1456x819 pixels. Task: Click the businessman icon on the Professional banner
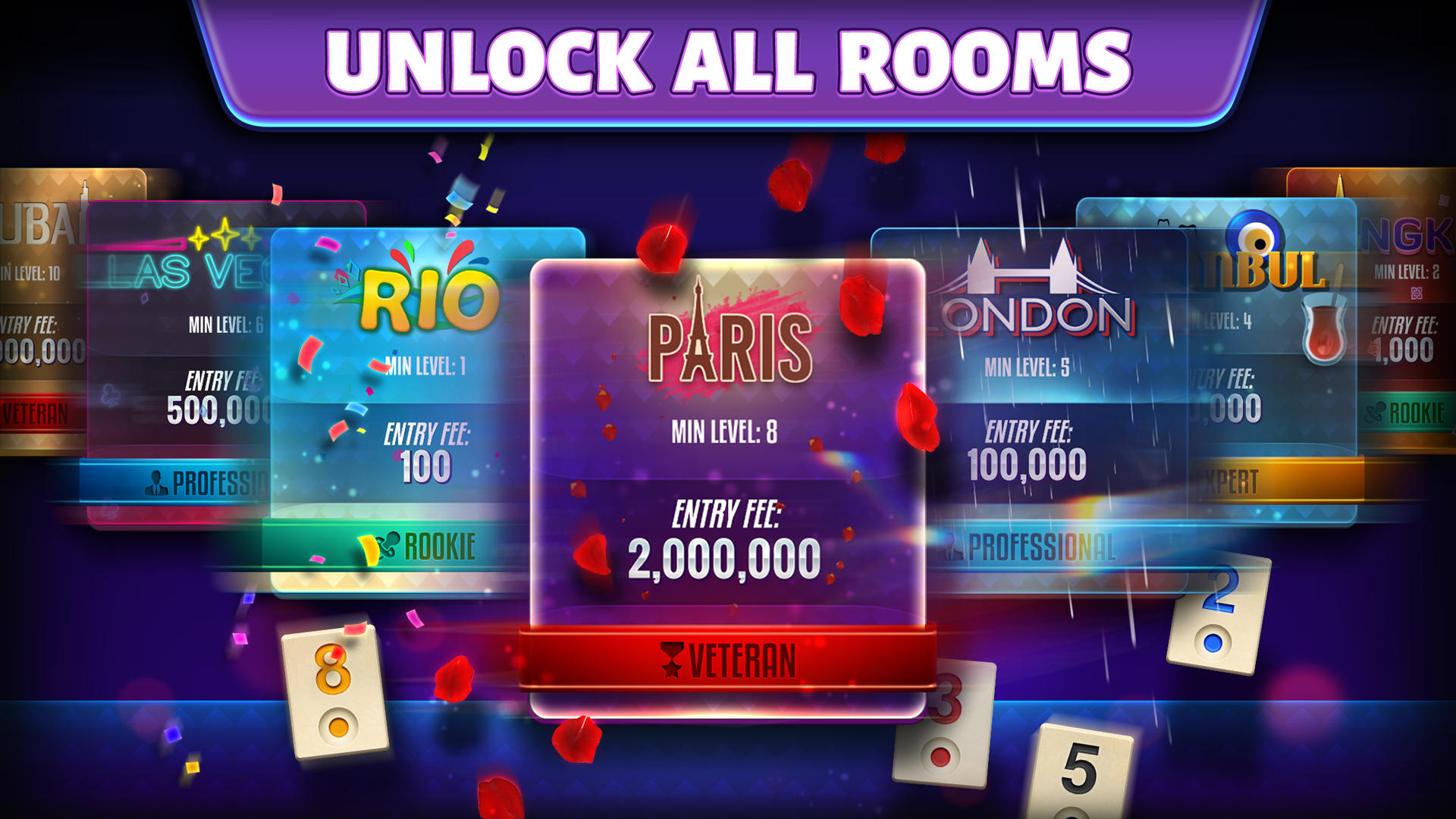pyautogui.click(x=157, y=479)
